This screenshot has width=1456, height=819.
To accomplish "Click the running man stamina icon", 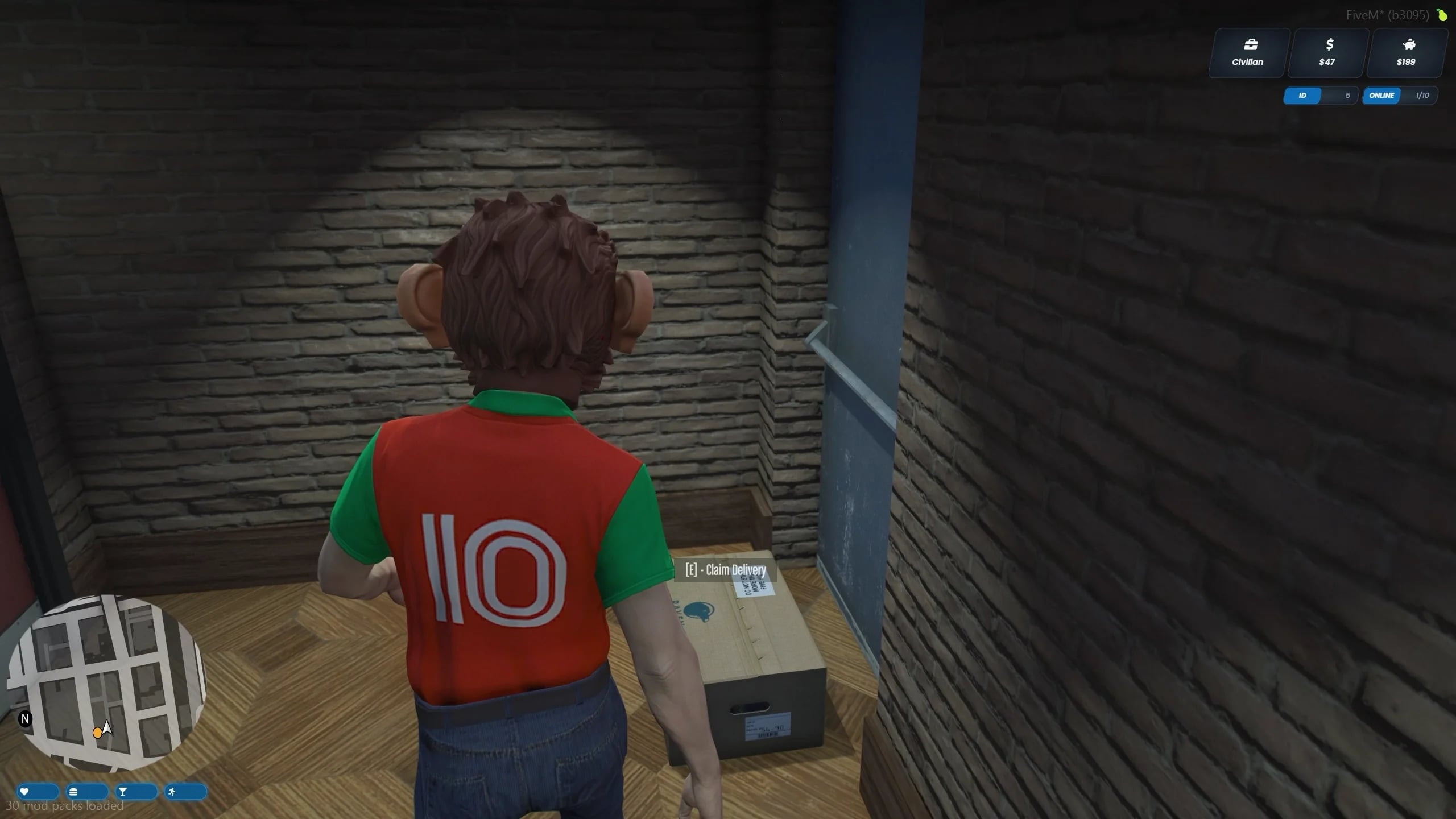I will 172,791.
